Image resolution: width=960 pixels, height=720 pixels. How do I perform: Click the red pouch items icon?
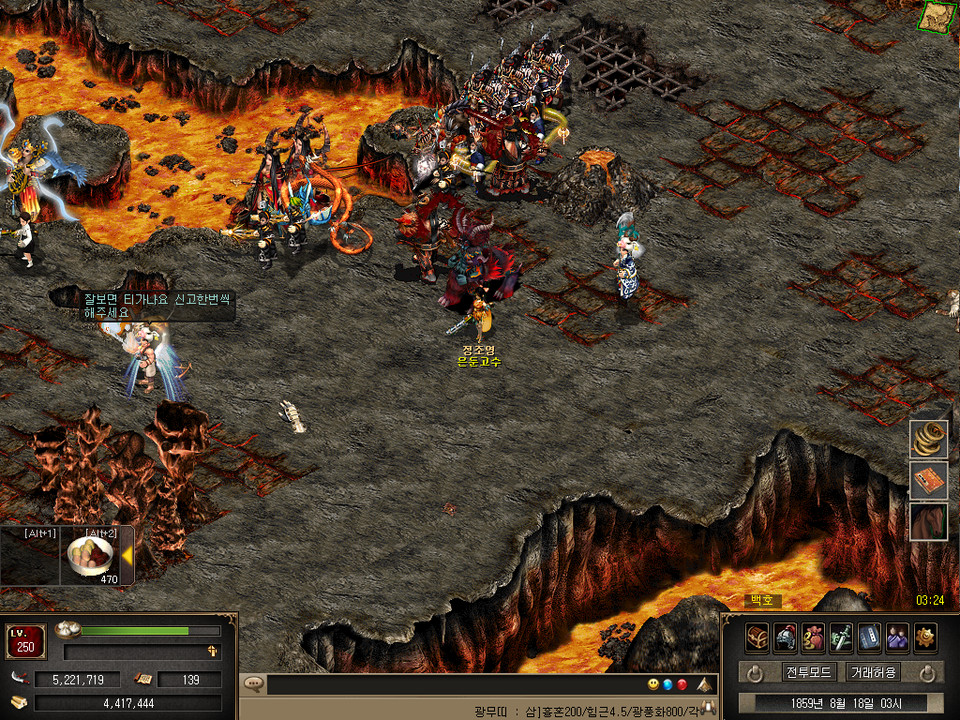(813, 636)
